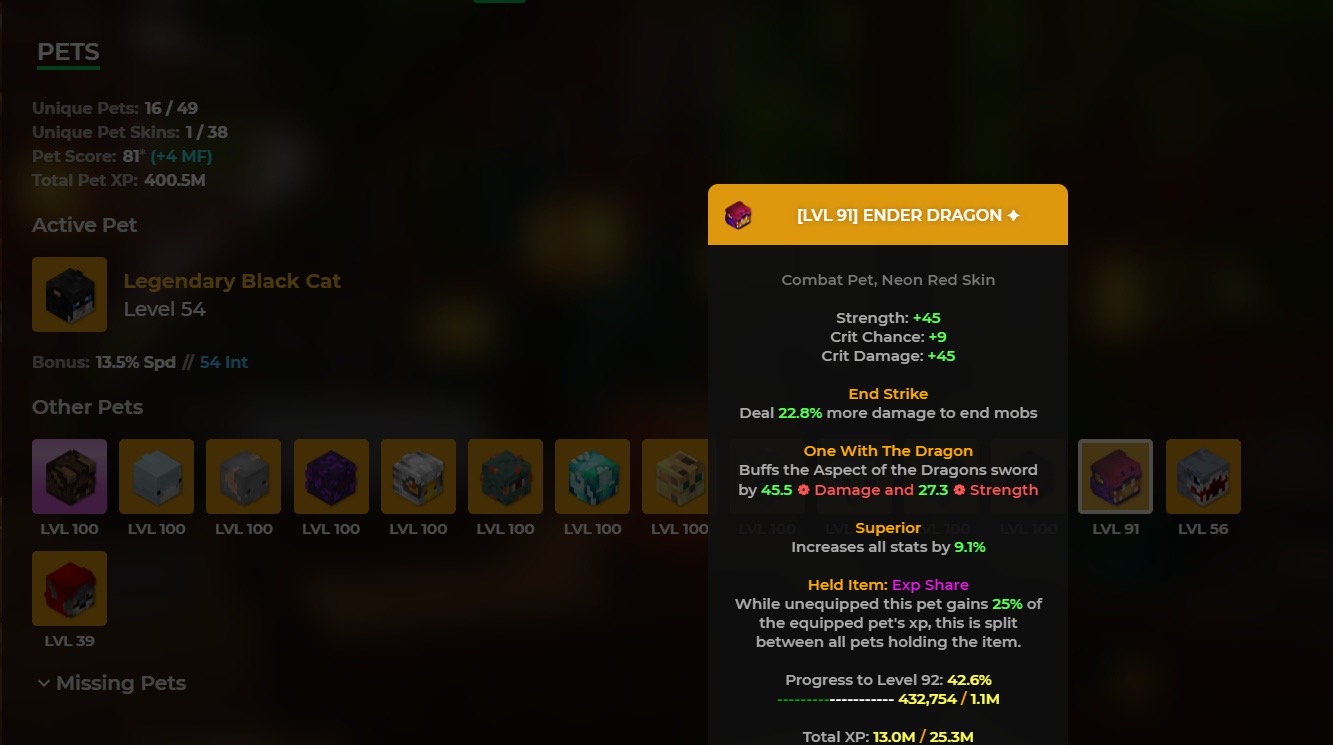The height and width of the screenshot is (745, 1333).
Task: Select the active Legendary Black Cat pet icon
Action: click(x=69, y=294)
